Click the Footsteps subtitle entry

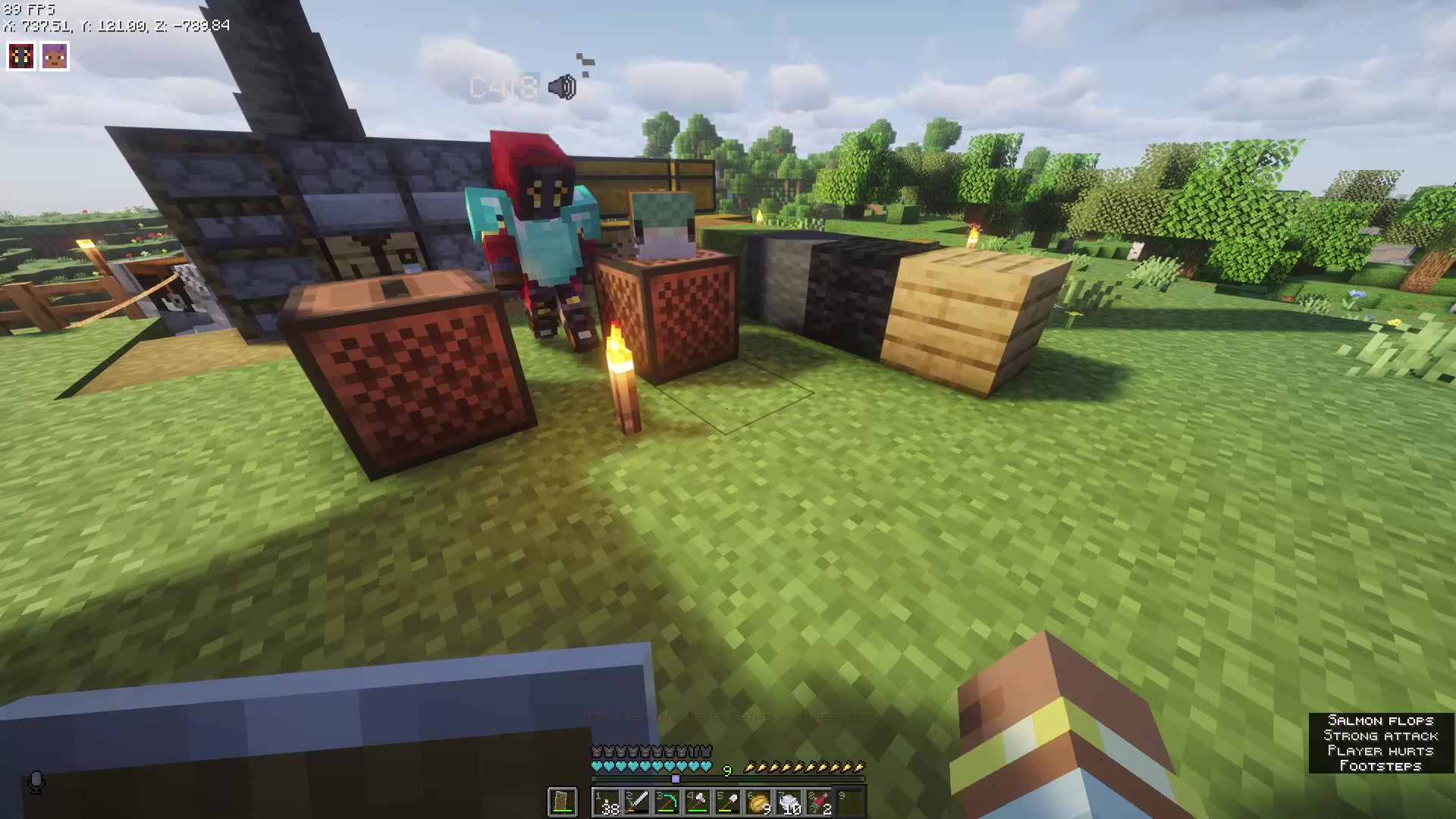coord(1382,766)
